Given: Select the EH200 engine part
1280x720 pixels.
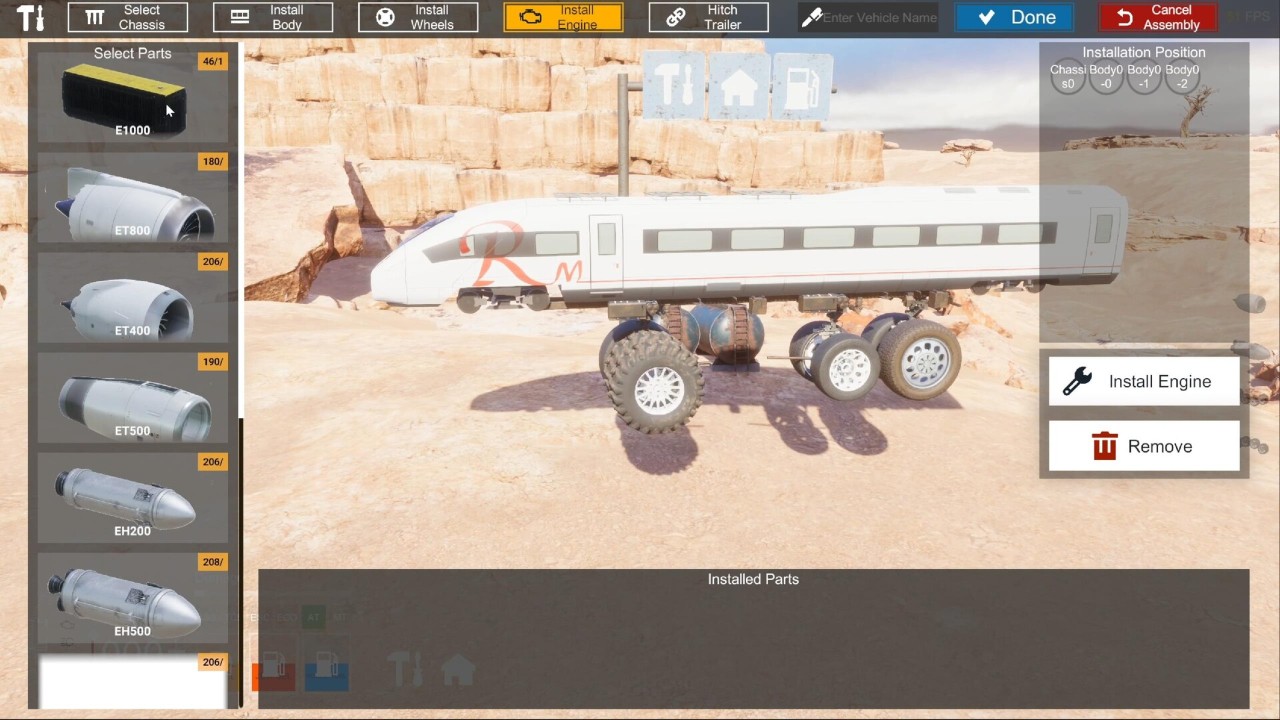Looking at the screenshot, I should [132, 498].
